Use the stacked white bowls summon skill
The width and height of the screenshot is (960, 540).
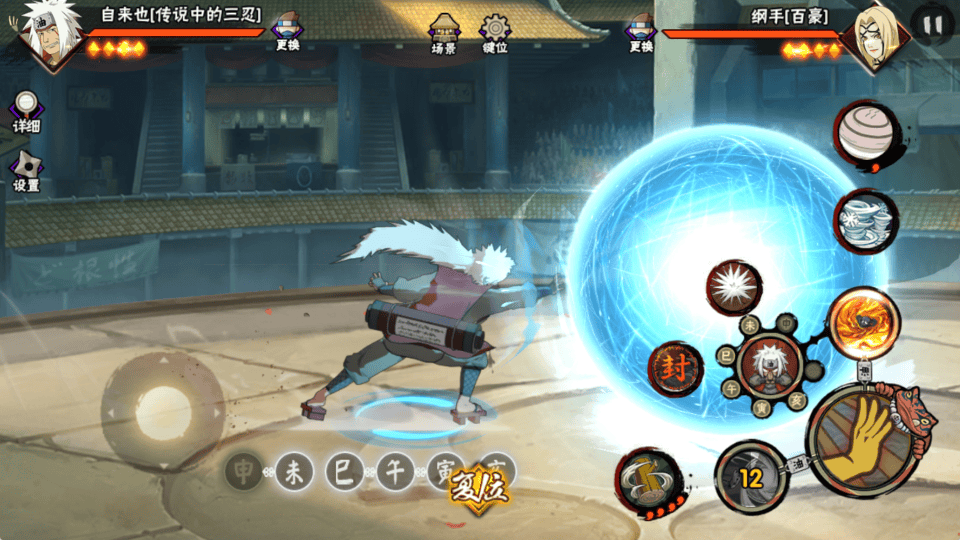(x=863, y=219)
